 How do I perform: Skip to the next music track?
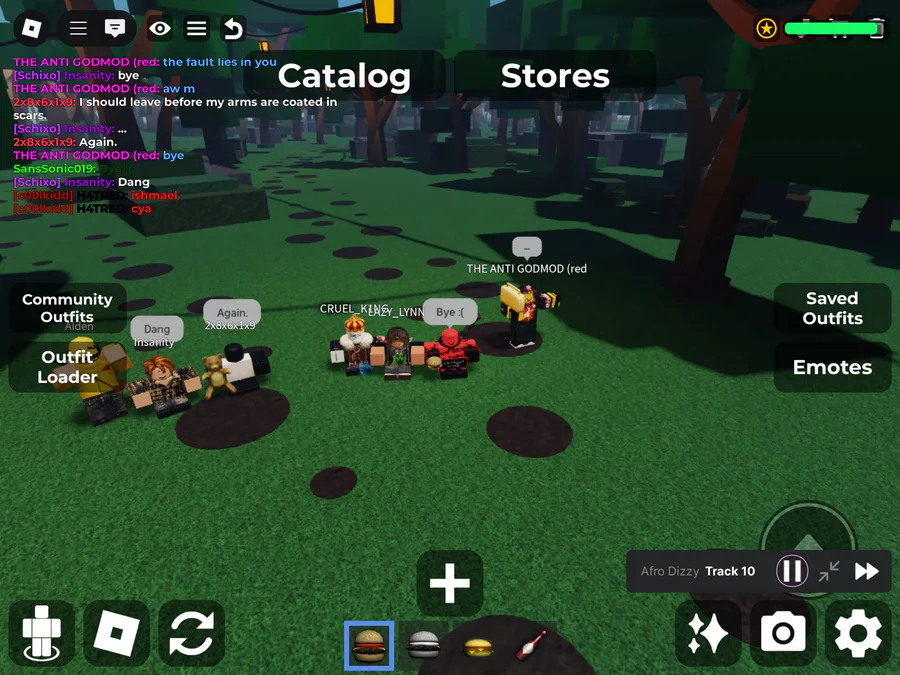[x=866, y=571]
